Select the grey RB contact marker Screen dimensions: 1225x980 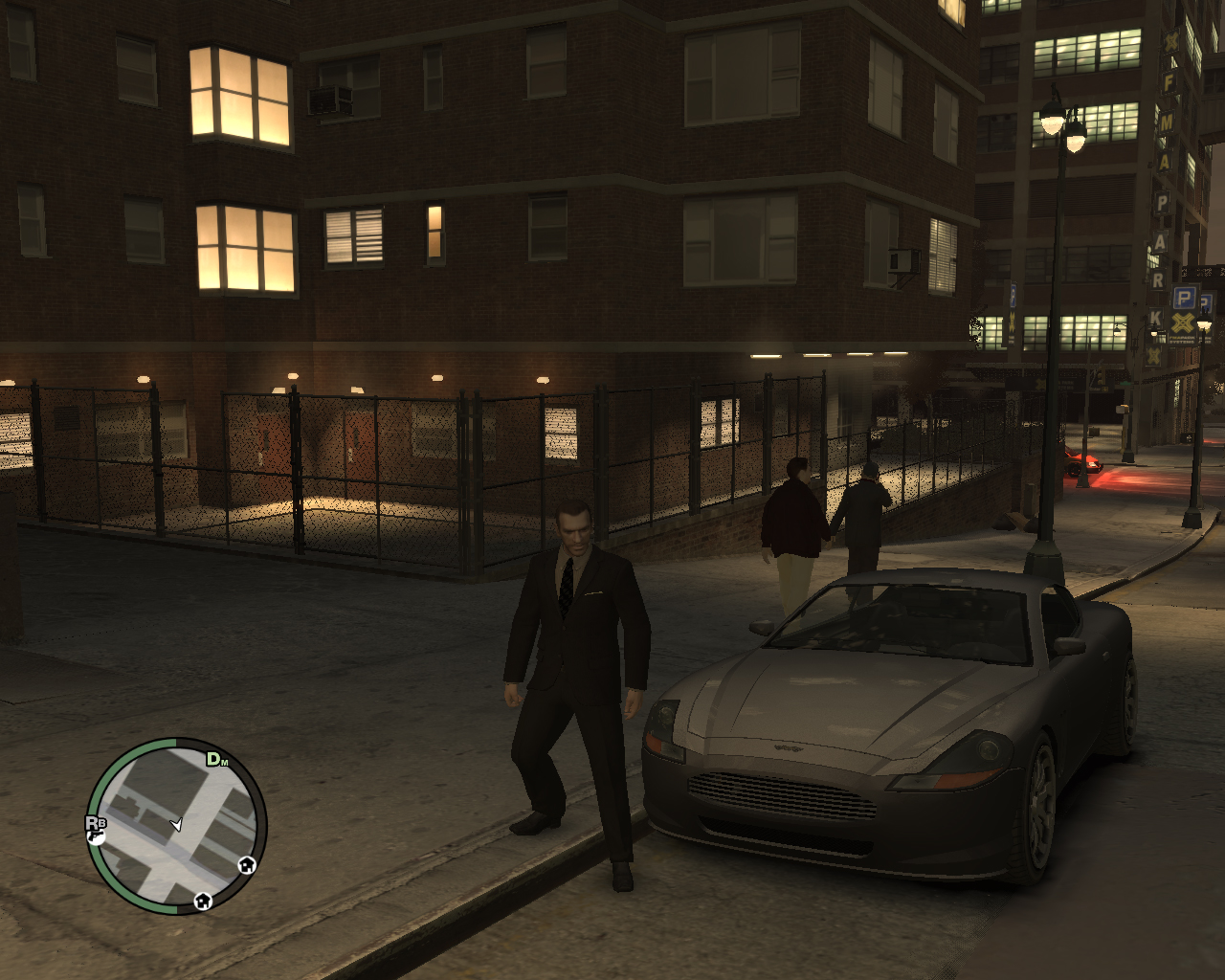[x=96, y=822]
